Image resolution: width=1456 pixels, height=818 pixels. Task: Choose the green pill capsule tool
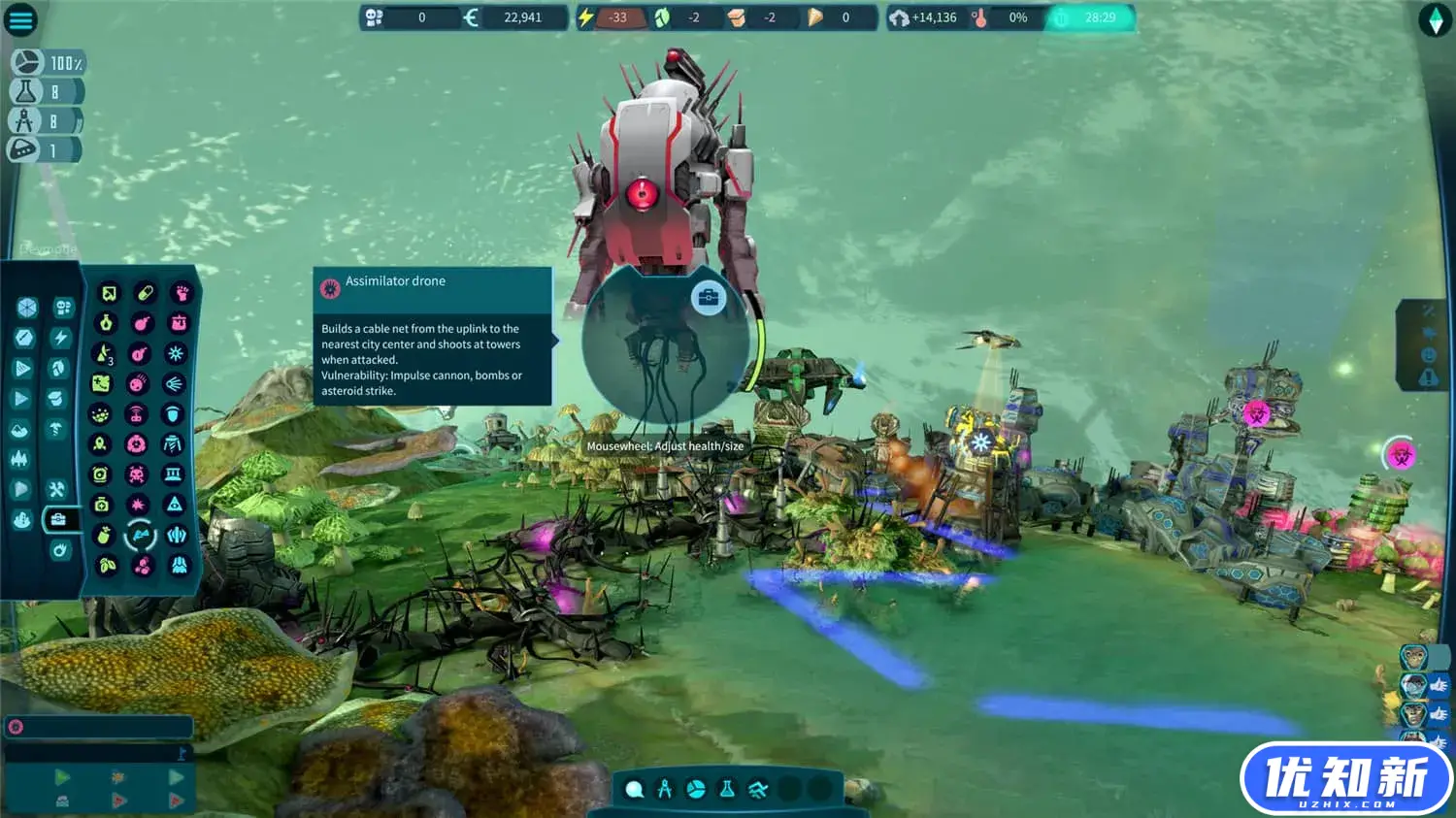(145, 293)
